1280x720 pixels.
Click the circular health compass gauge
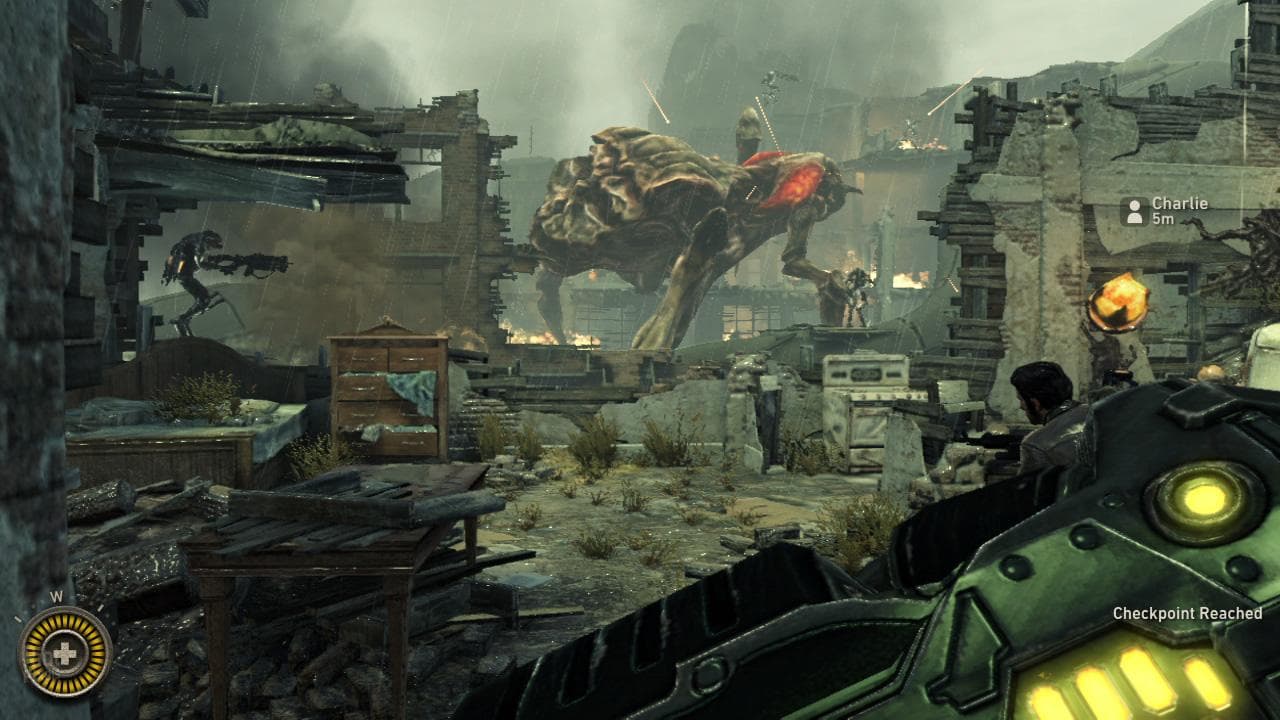click(64, 652)
